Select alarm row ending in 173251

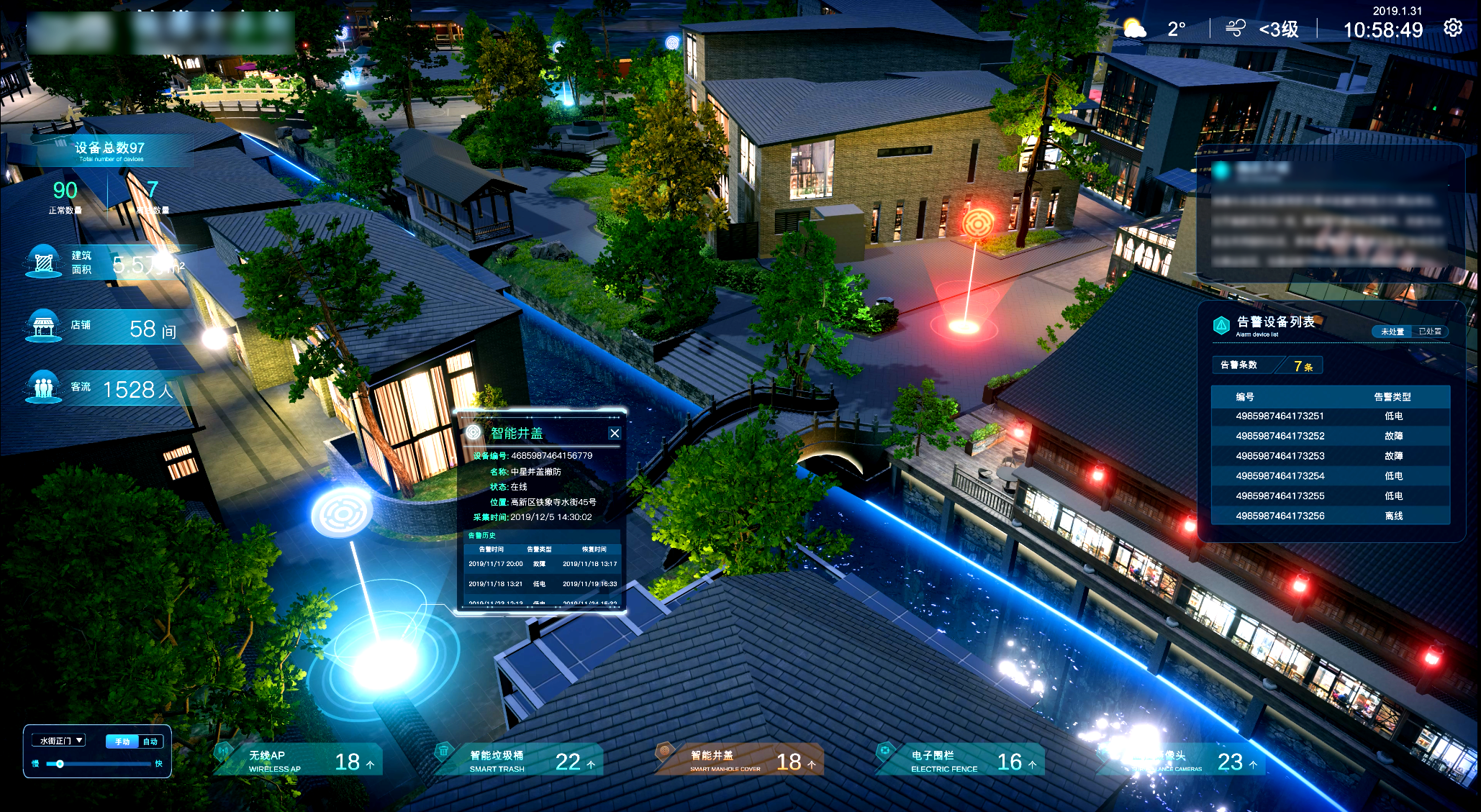coord(1330,416)
